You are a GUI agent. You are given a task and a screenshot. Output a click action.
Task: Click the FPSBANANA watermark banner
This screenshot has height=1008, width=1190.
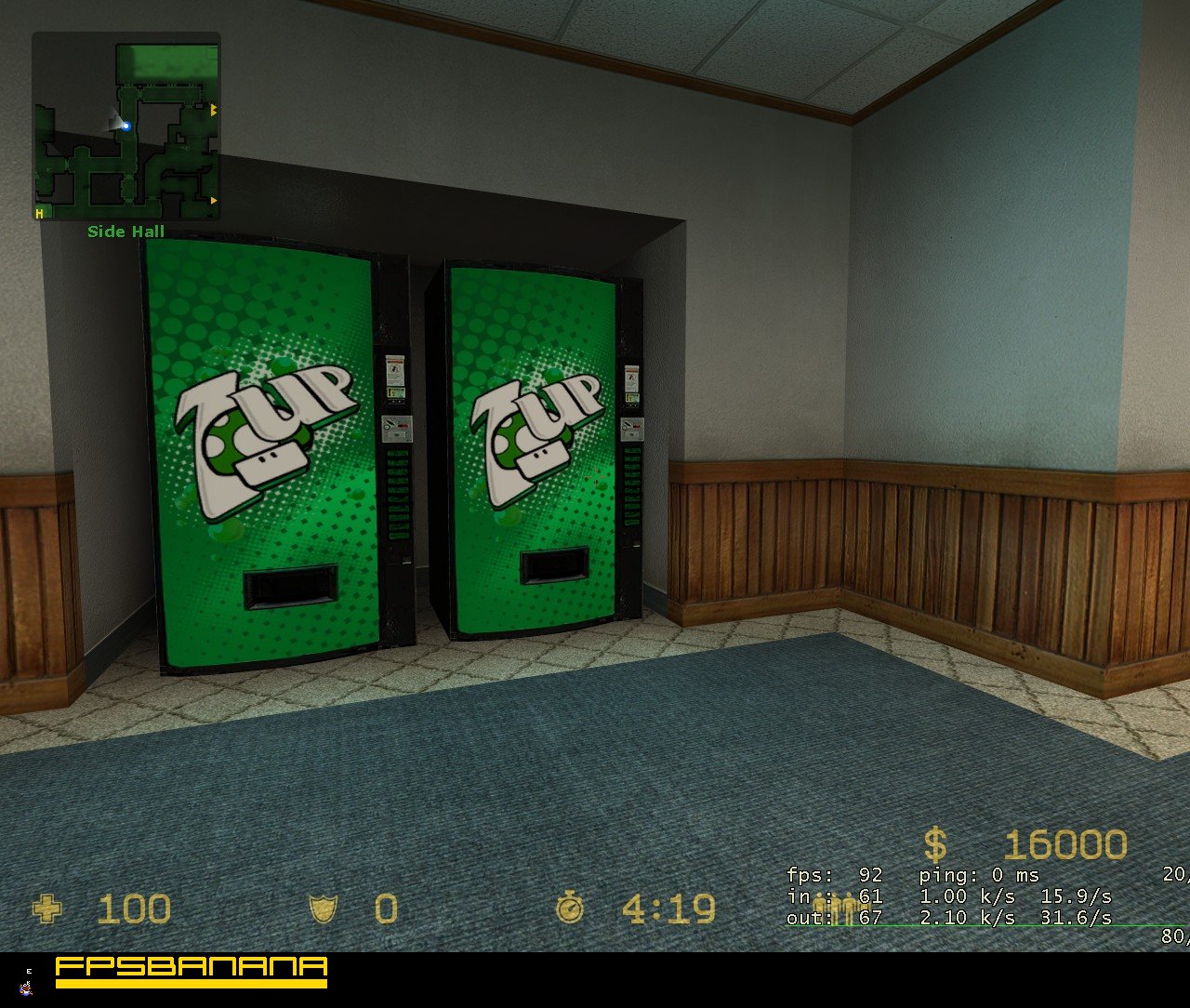coord(191,973)
